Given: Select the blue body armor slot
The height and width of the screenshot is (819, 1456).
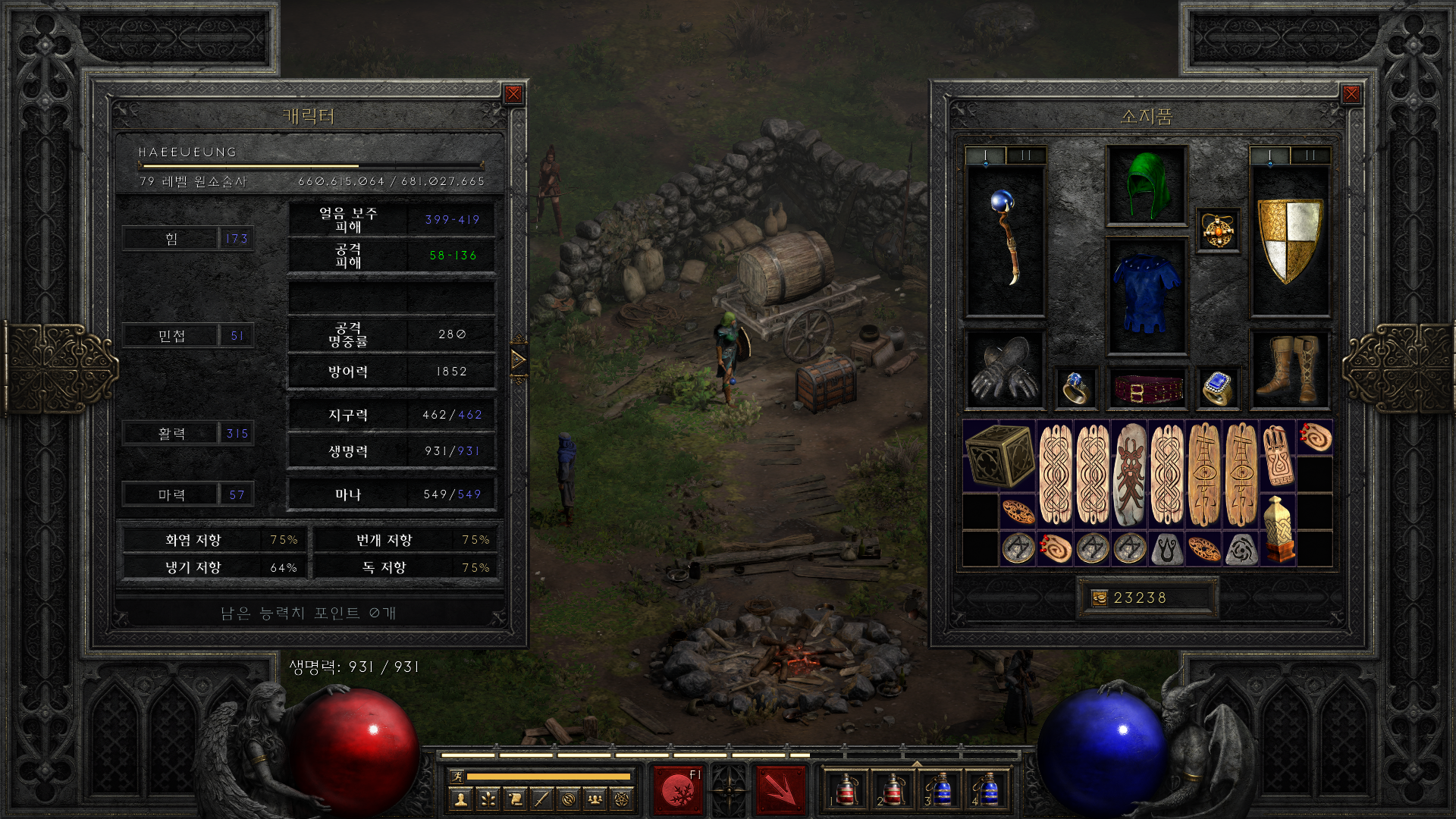Looking at the screenshot, I should 1146,296.
